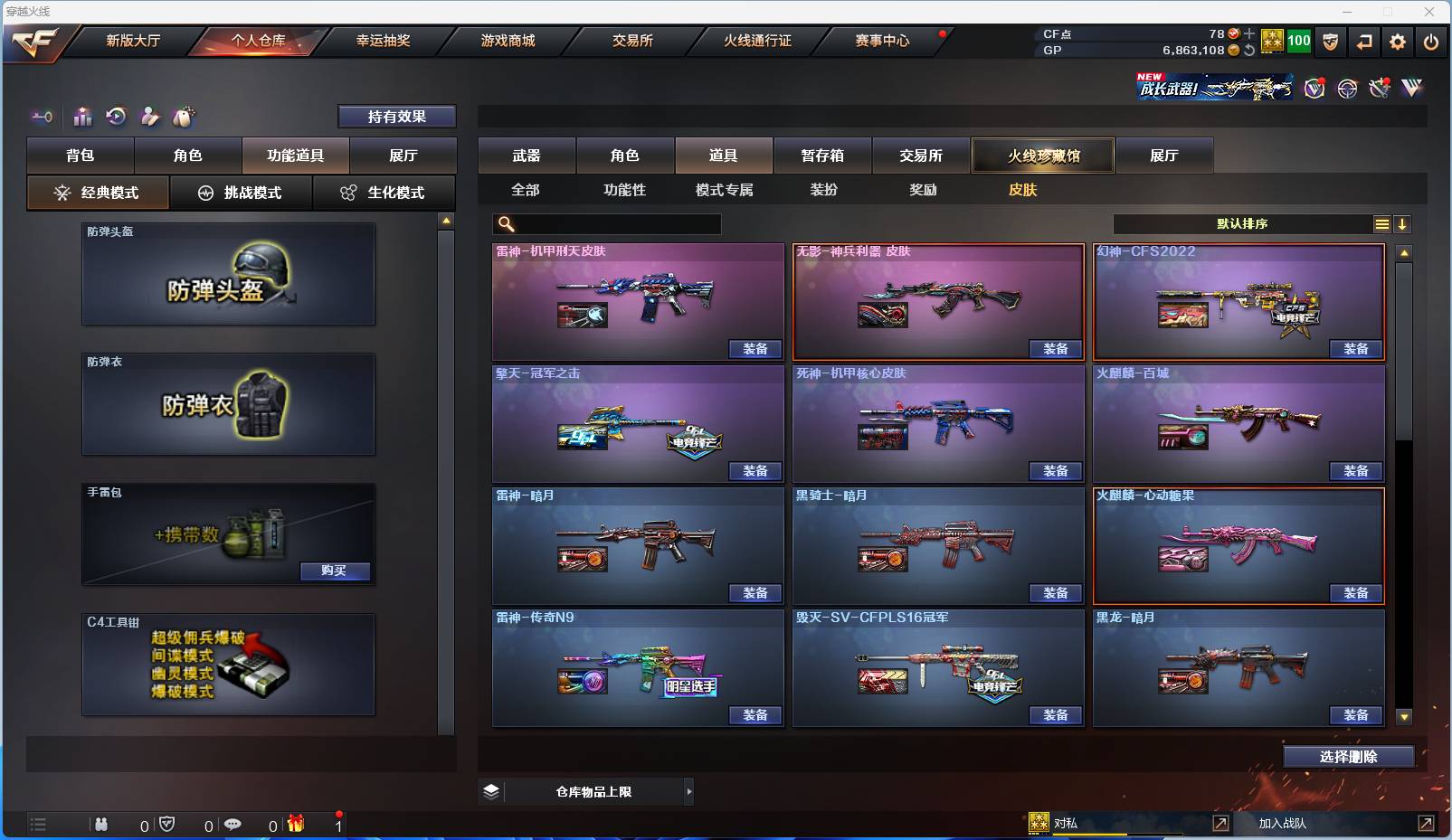
Task: Click the pet mouse icon in the toolbar
Action: tap(184, 117)
